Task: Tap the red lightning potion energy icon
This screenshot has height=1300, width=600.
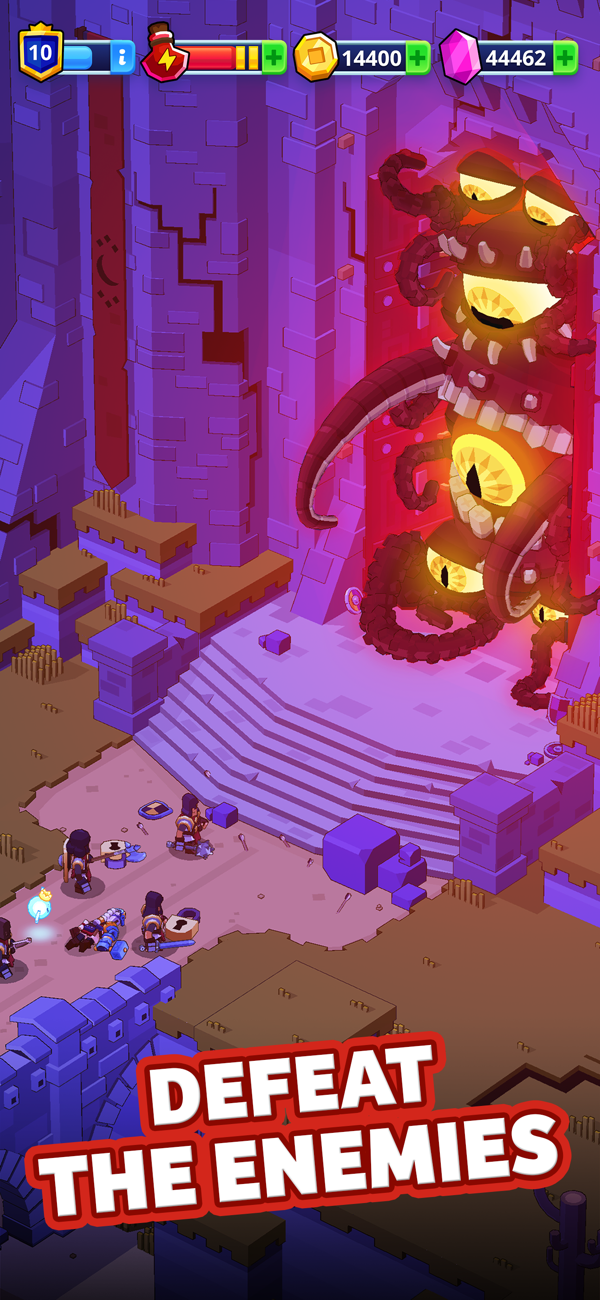Action: [164, 56]
